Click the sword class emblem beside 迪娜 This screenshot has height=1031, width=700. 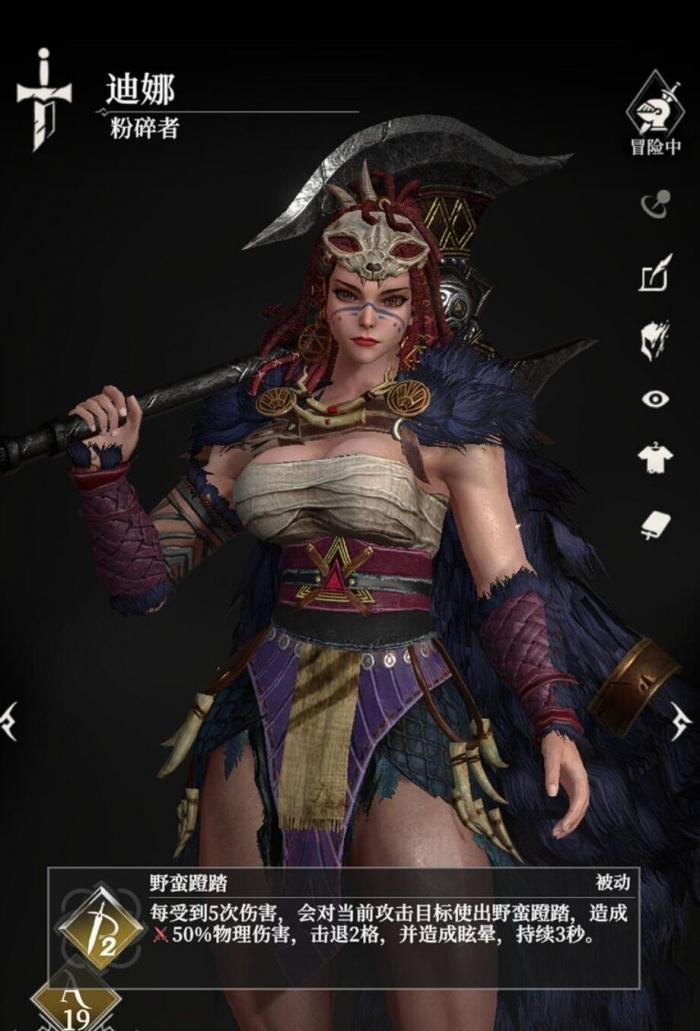coord(44,100)
